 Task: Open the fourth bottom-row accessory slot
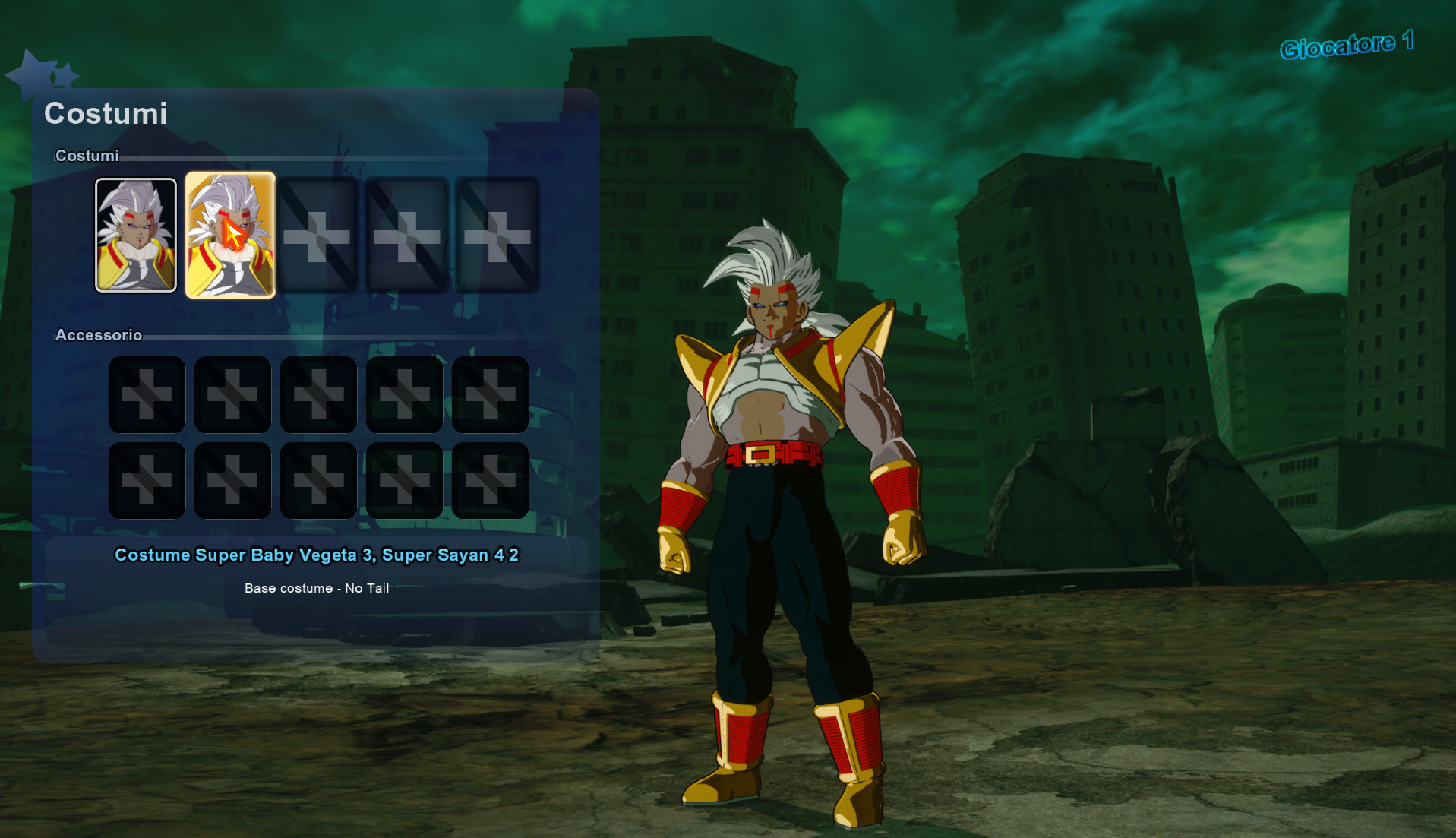click(404, 480)
